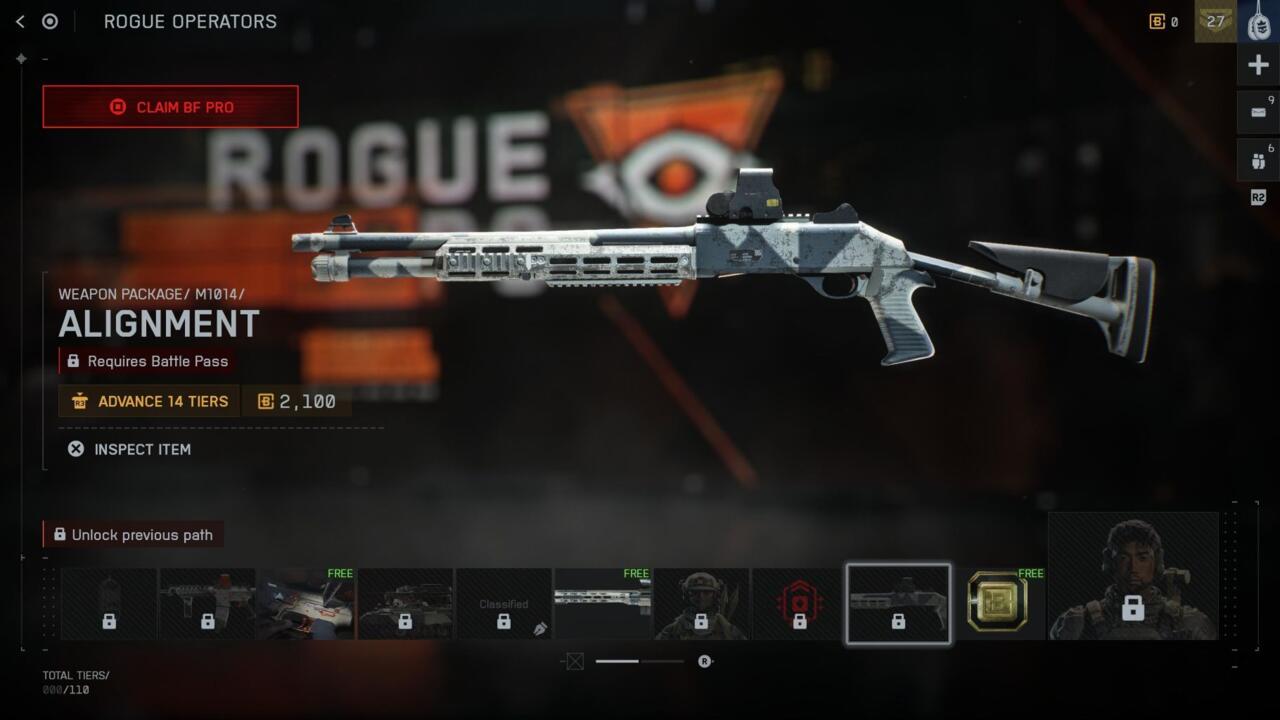Choose the free weapon charm artwork tile
1280x720 pixels.
306,604
